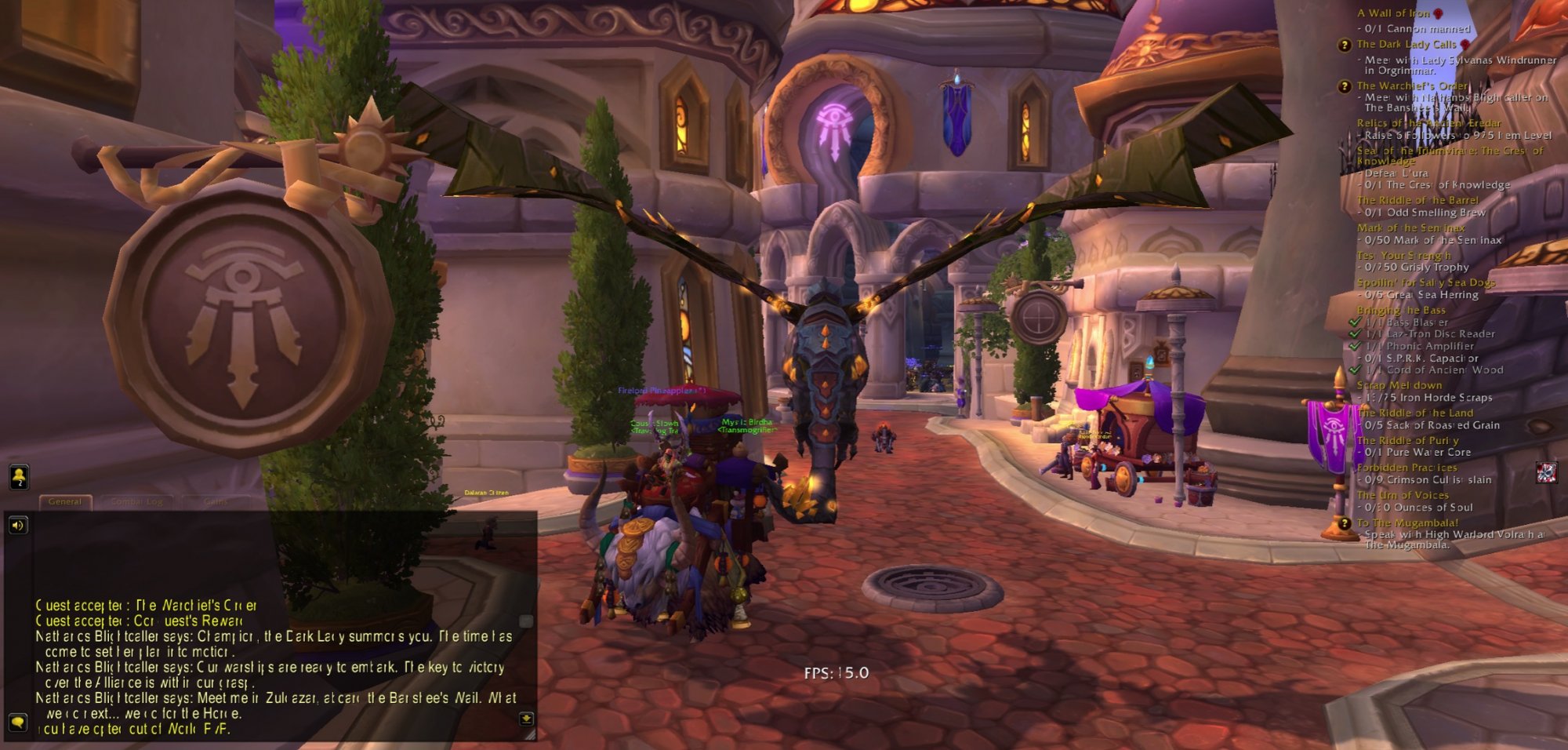The height and width of the screenshot is (750, 1568).
Task: Open the Combat Log chat tab
Action: coord(136,501)
